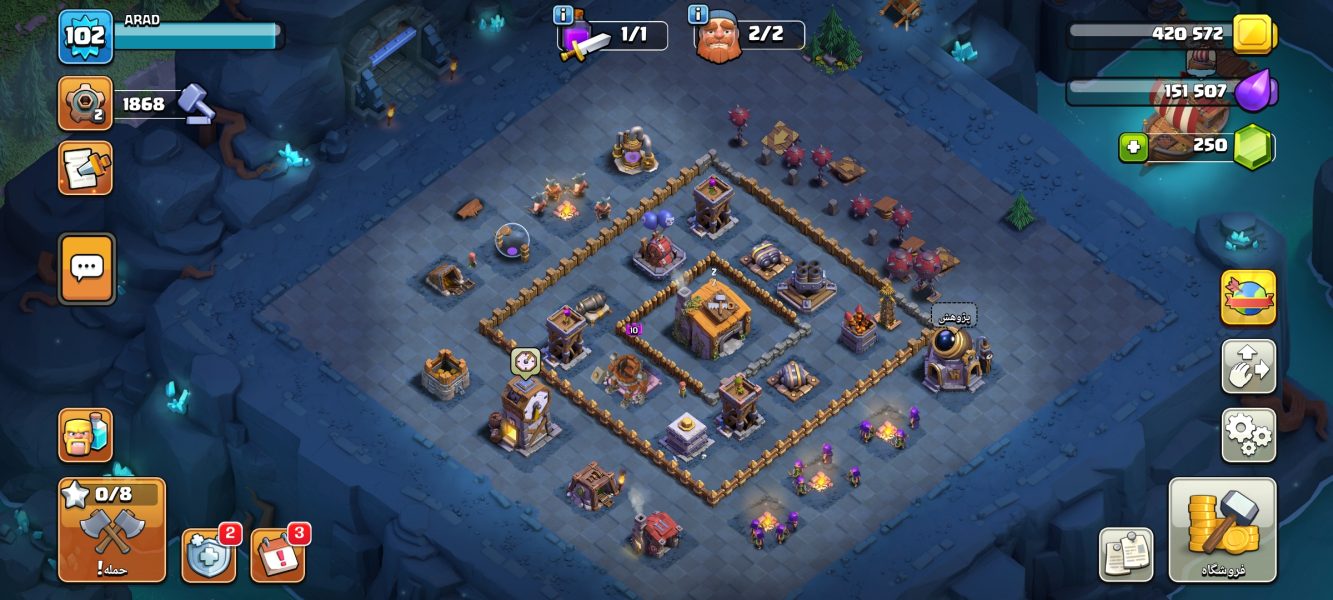This screenshot has height=600, width=1333.
Task: Show info for the master builder counter
Action: pos(698,15)
